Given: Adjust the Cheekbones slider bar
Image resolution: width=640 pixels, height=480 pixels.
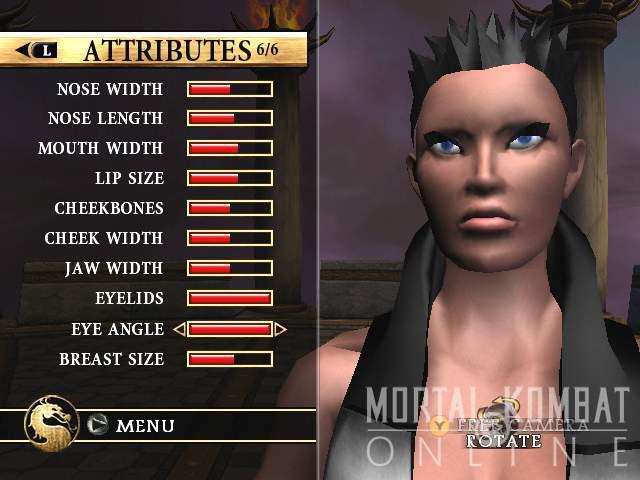Looking at the screenshot, I should (230, 209).
